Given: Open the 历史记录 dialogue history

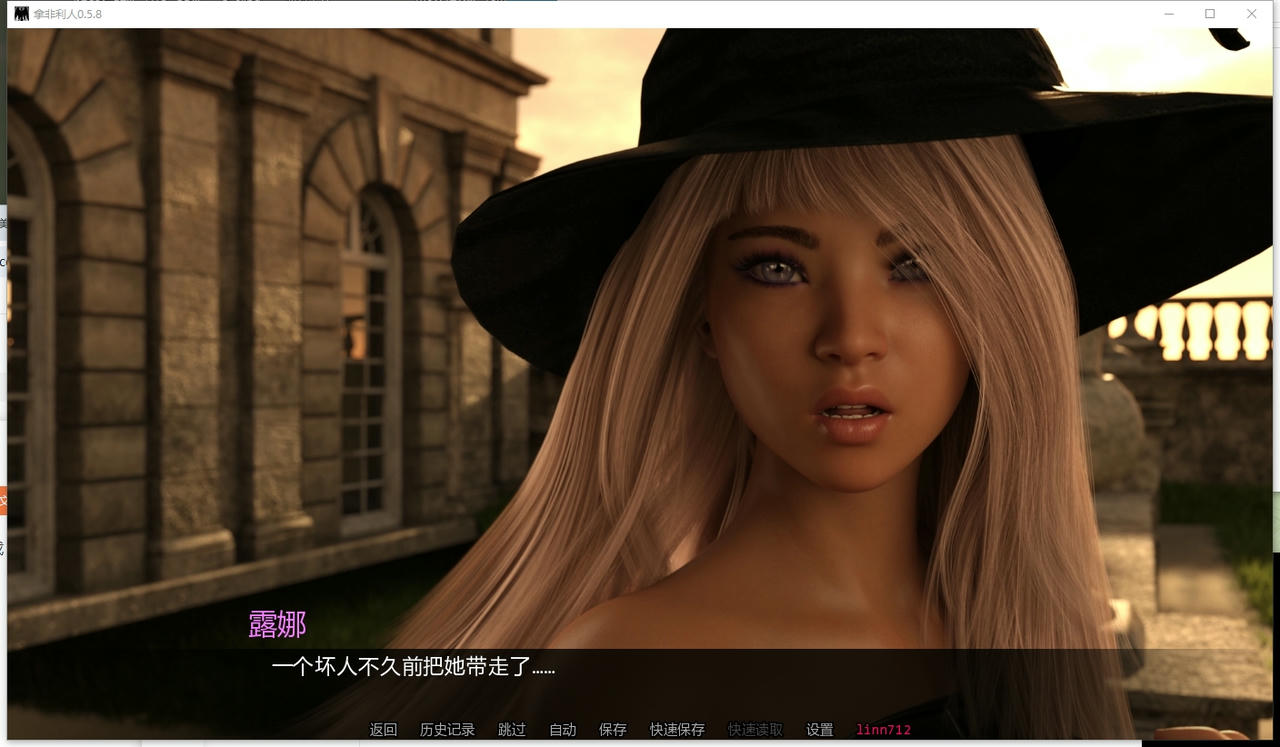Looking at the screenshot, I should (x=447, y=730).
